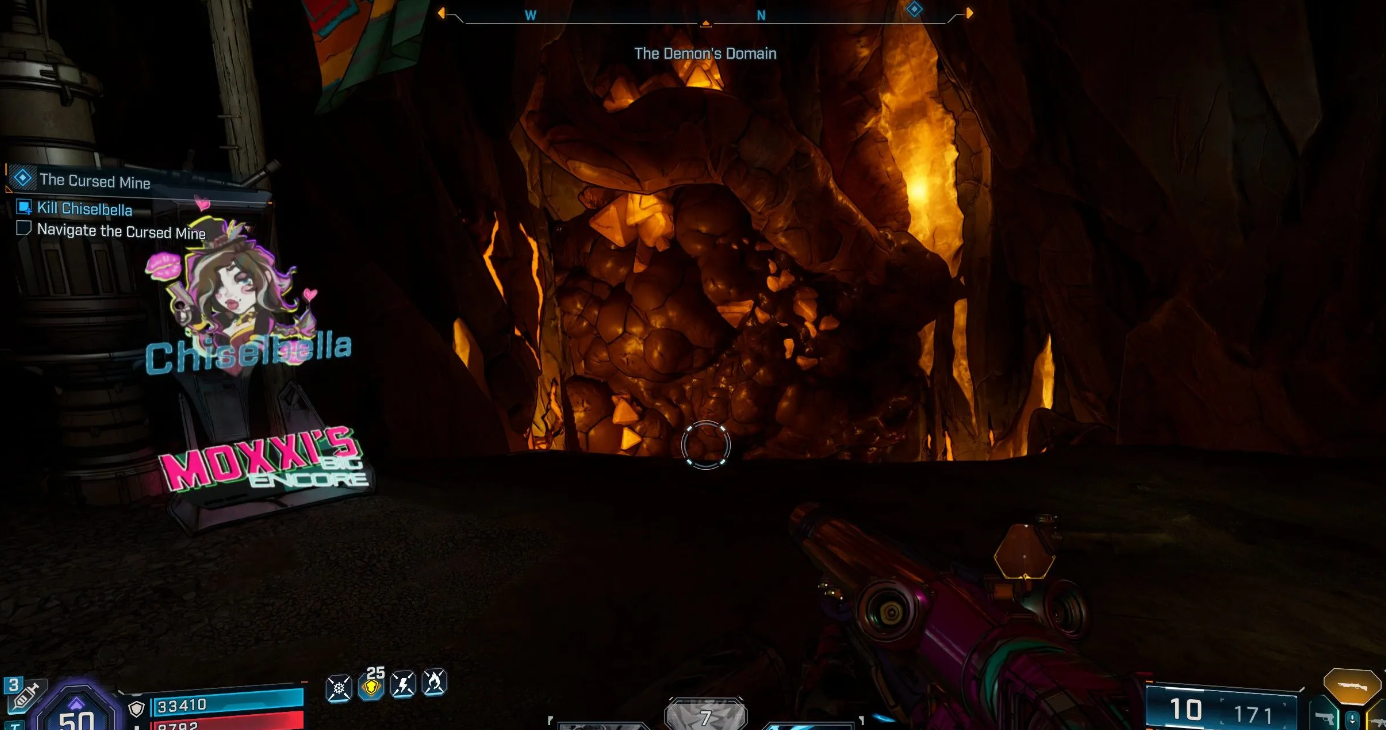Switch to the pistol weapon slot
Image resolution: width=1386 pixels, height=730 pixels.
tap(1326, 718)
